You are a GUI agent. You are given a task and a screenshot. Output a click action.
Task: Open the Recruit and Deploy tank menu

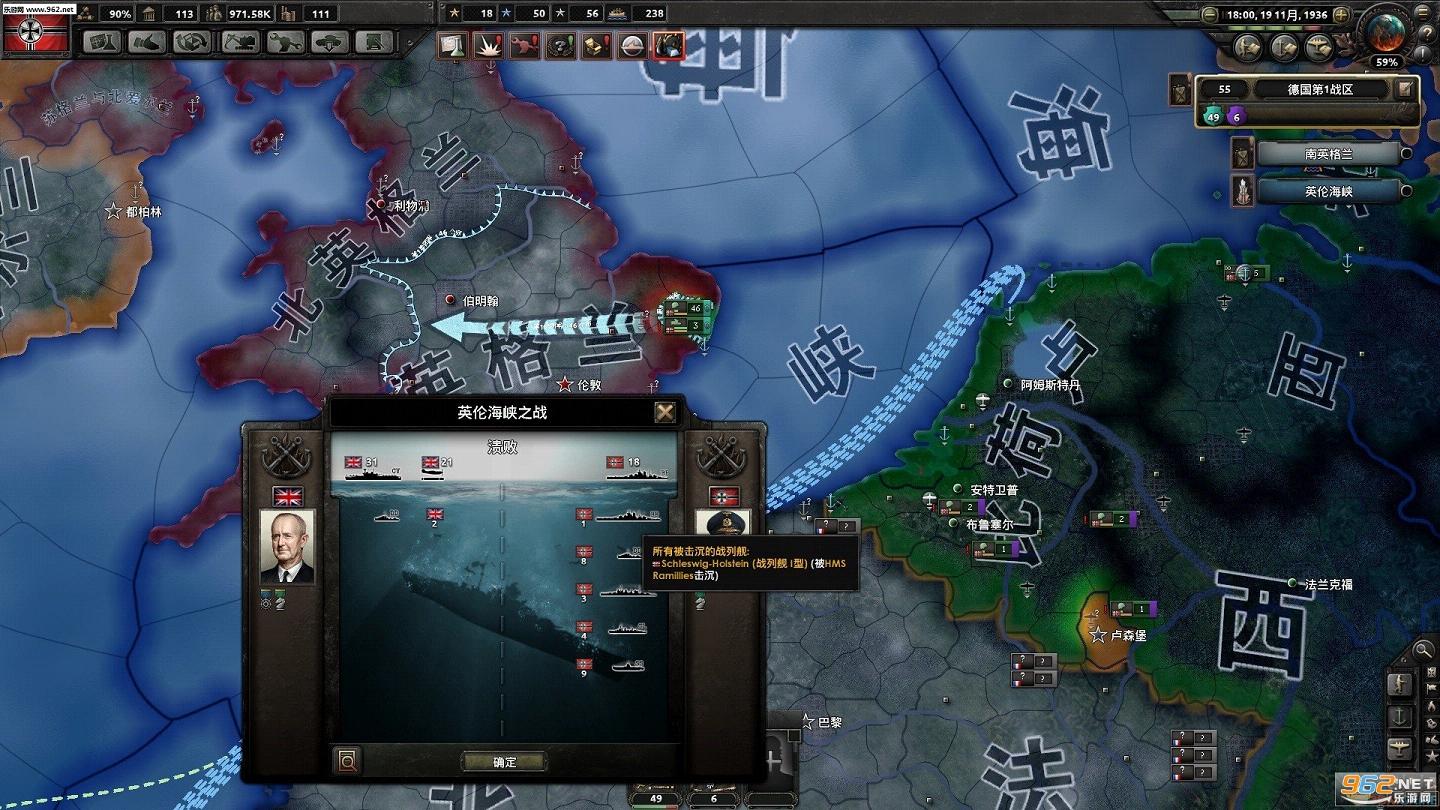tap(329, 42)
